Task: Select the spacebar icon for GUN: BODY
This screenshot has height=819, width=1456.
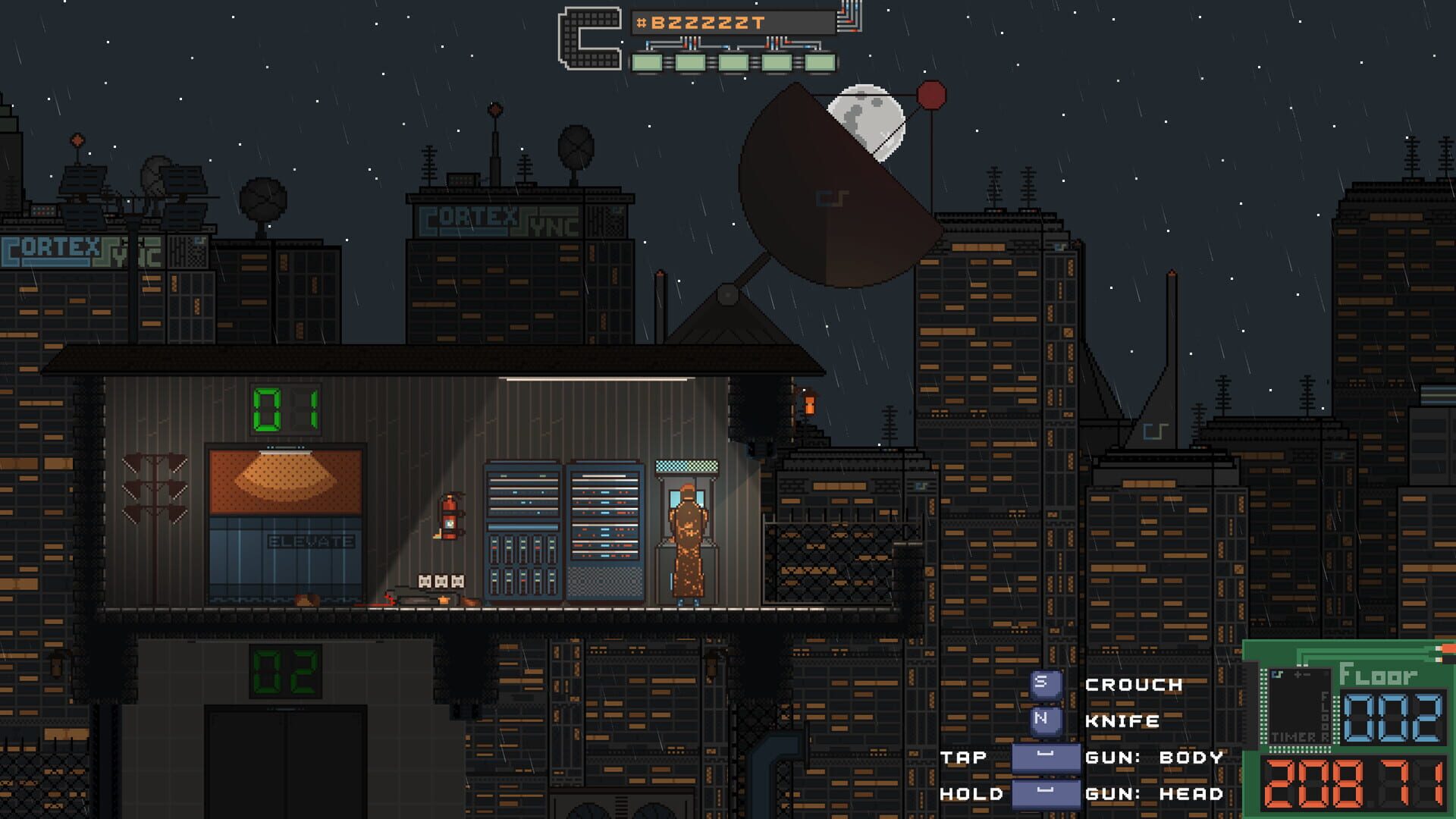Action: click(x=1045, y=757)
